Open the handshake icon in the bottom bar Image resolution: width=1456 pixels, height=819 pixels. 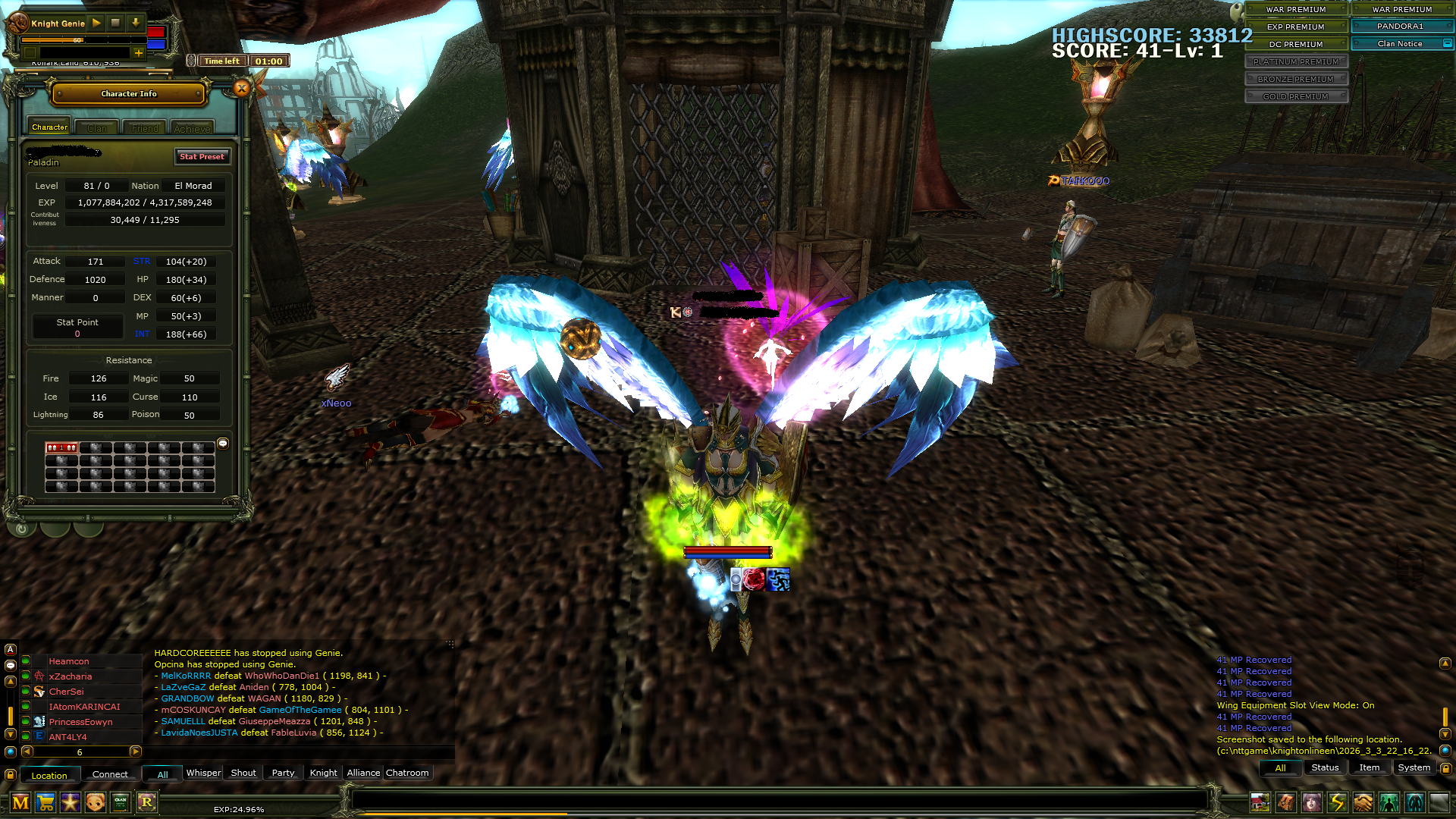[x=1363, y=802]
